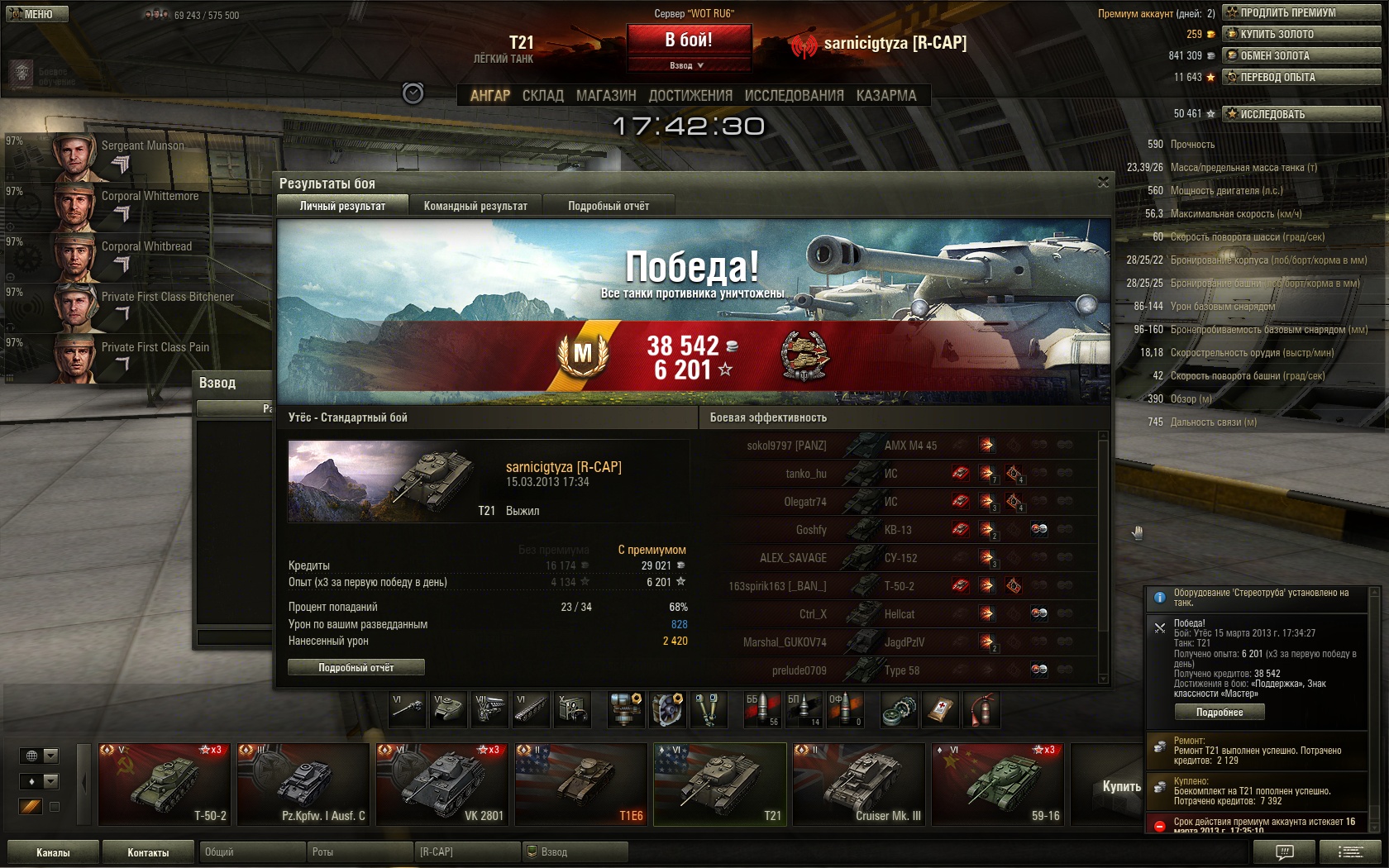This screenshot has width=1389, height=868.
Task: Show the ДОСТИЖЕНИЯ section
Action: click(x=690, y=96)
